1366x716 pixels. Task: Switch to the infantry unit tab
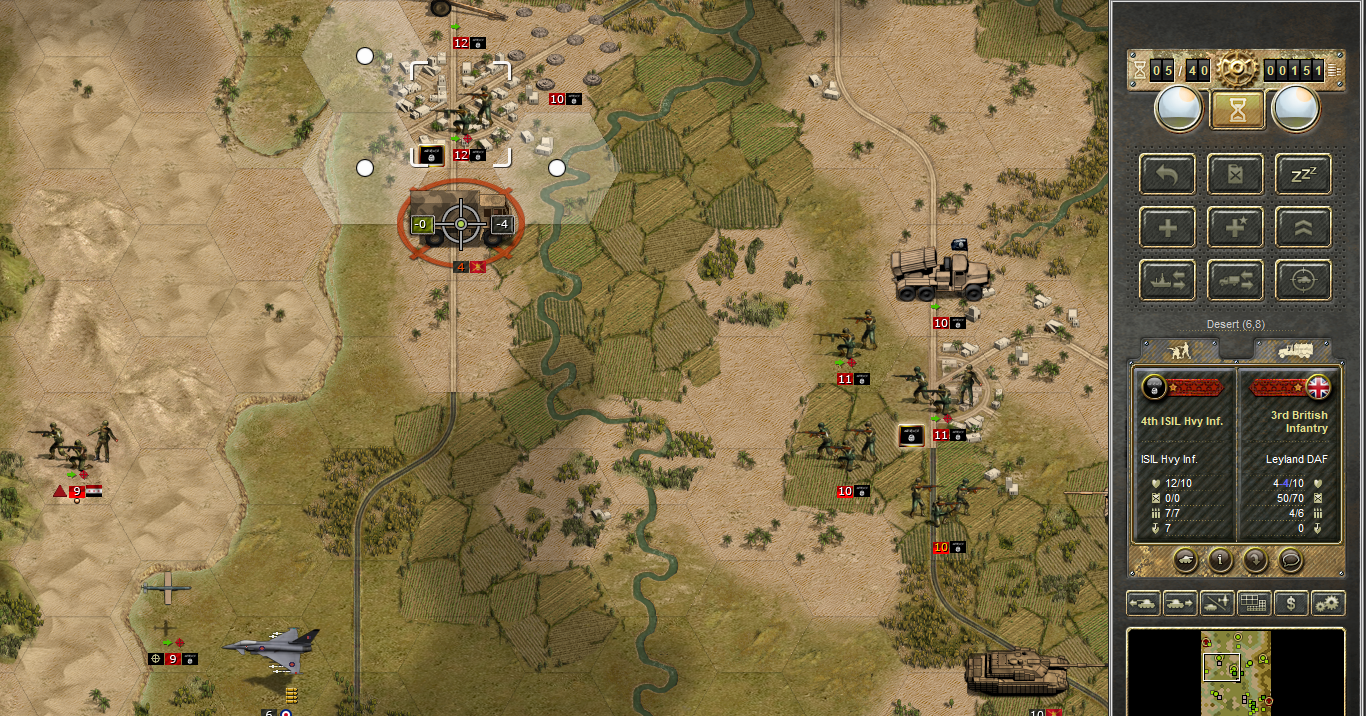1180,349
